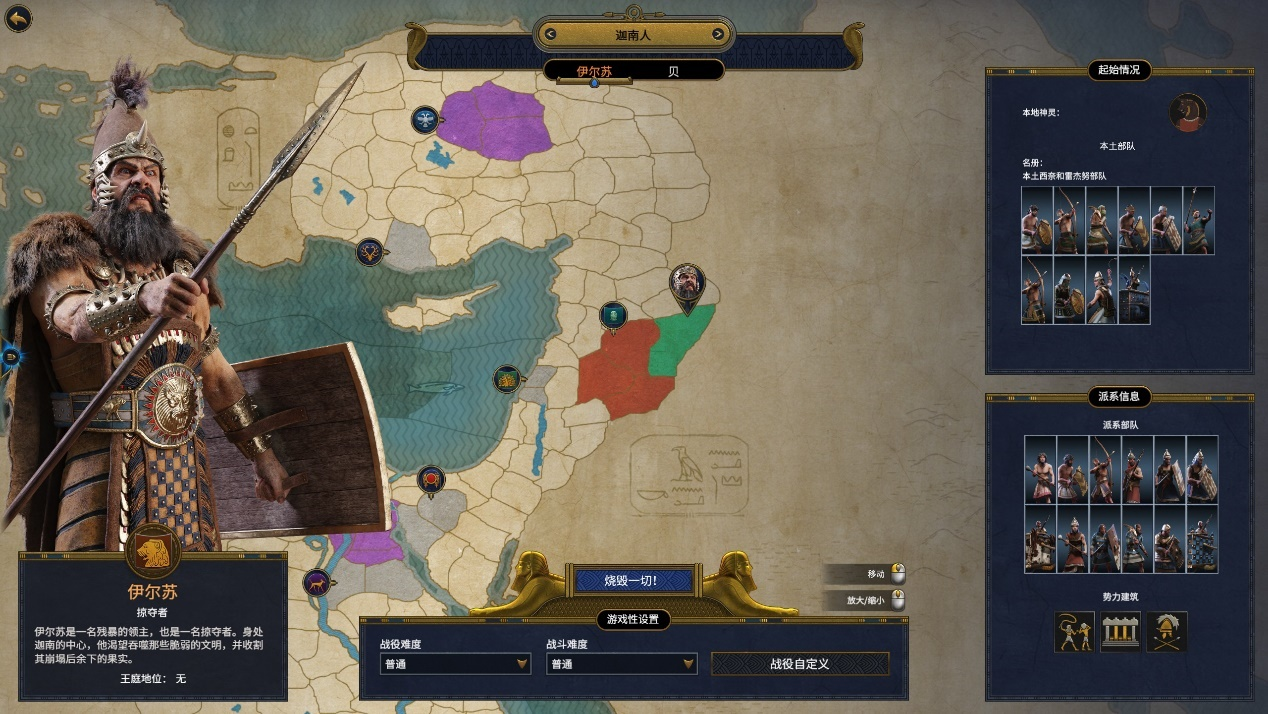The height and width of the screenshot is (714, 1268).
Task: Select the red scarab emblem faction marker
Action: 431,480
